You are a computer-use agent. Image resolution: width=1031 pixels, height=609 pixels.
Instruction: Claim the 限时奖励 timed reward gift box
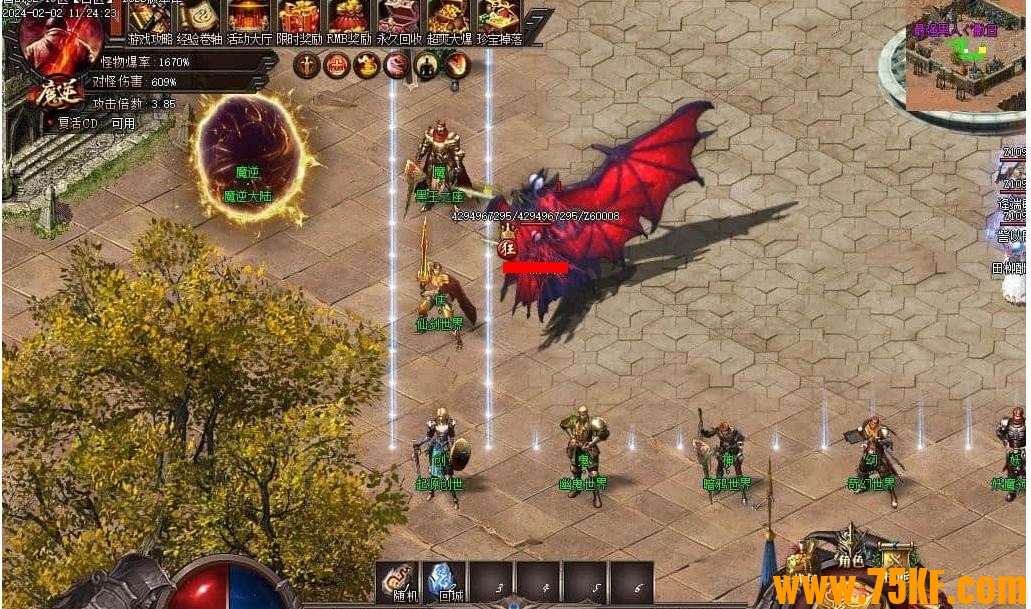tap(298, 19)
